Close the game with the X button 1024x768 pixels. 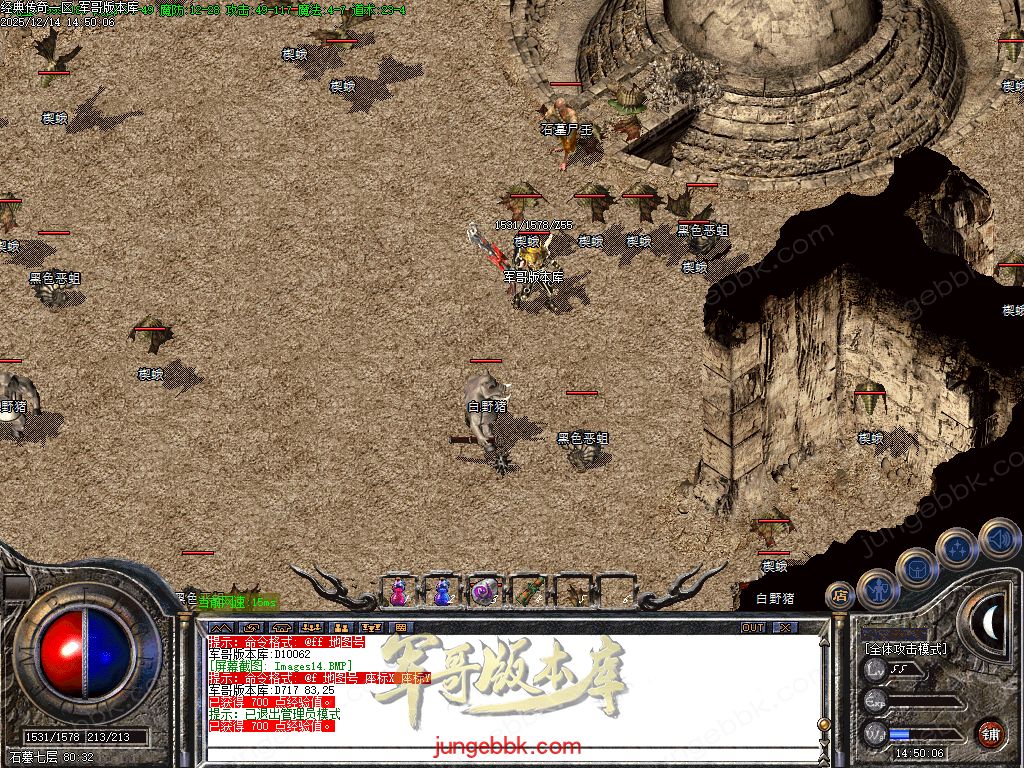pos(785,627)
